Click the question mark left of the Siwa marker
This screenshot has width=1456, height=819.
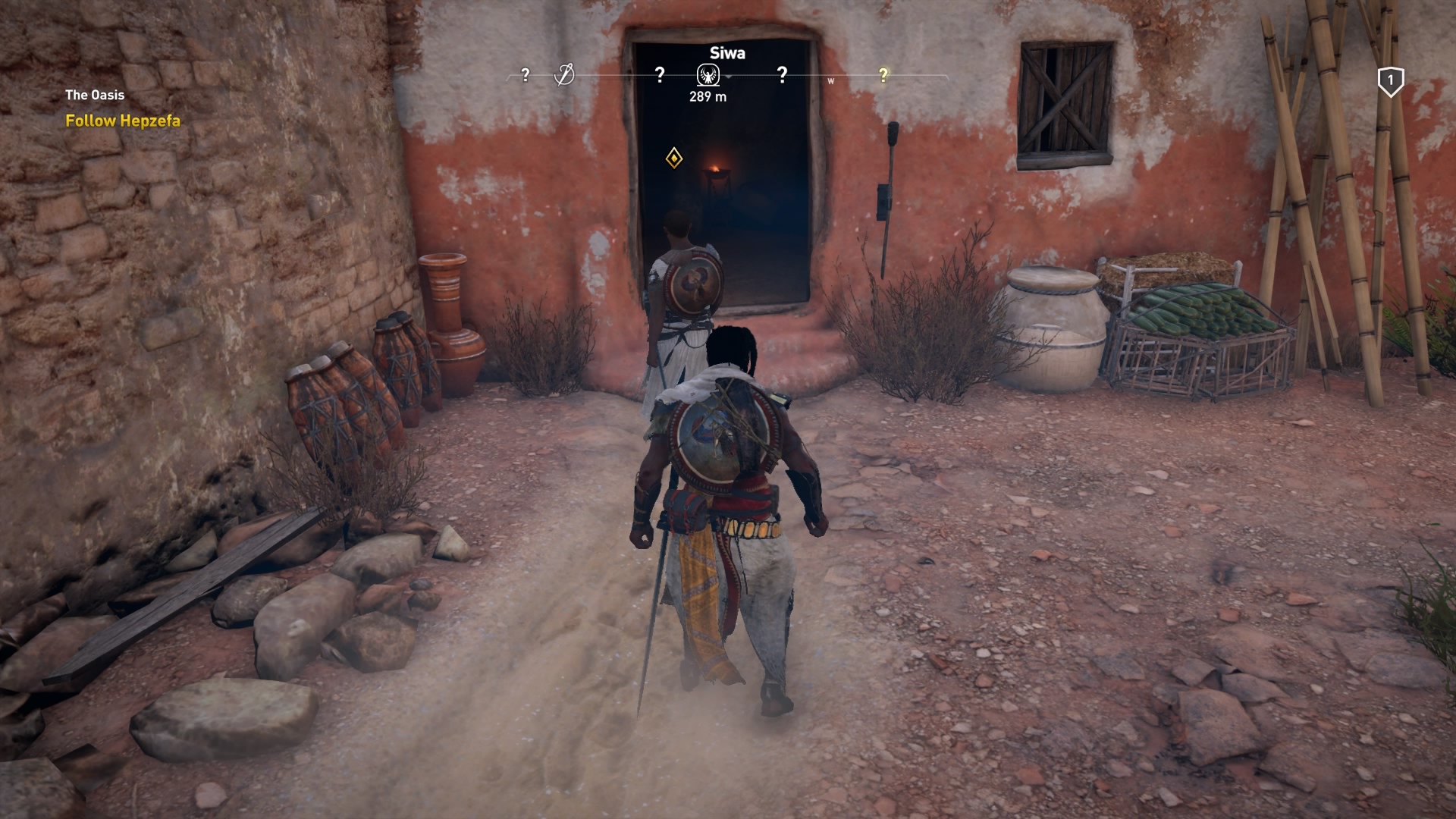(658, 74)
